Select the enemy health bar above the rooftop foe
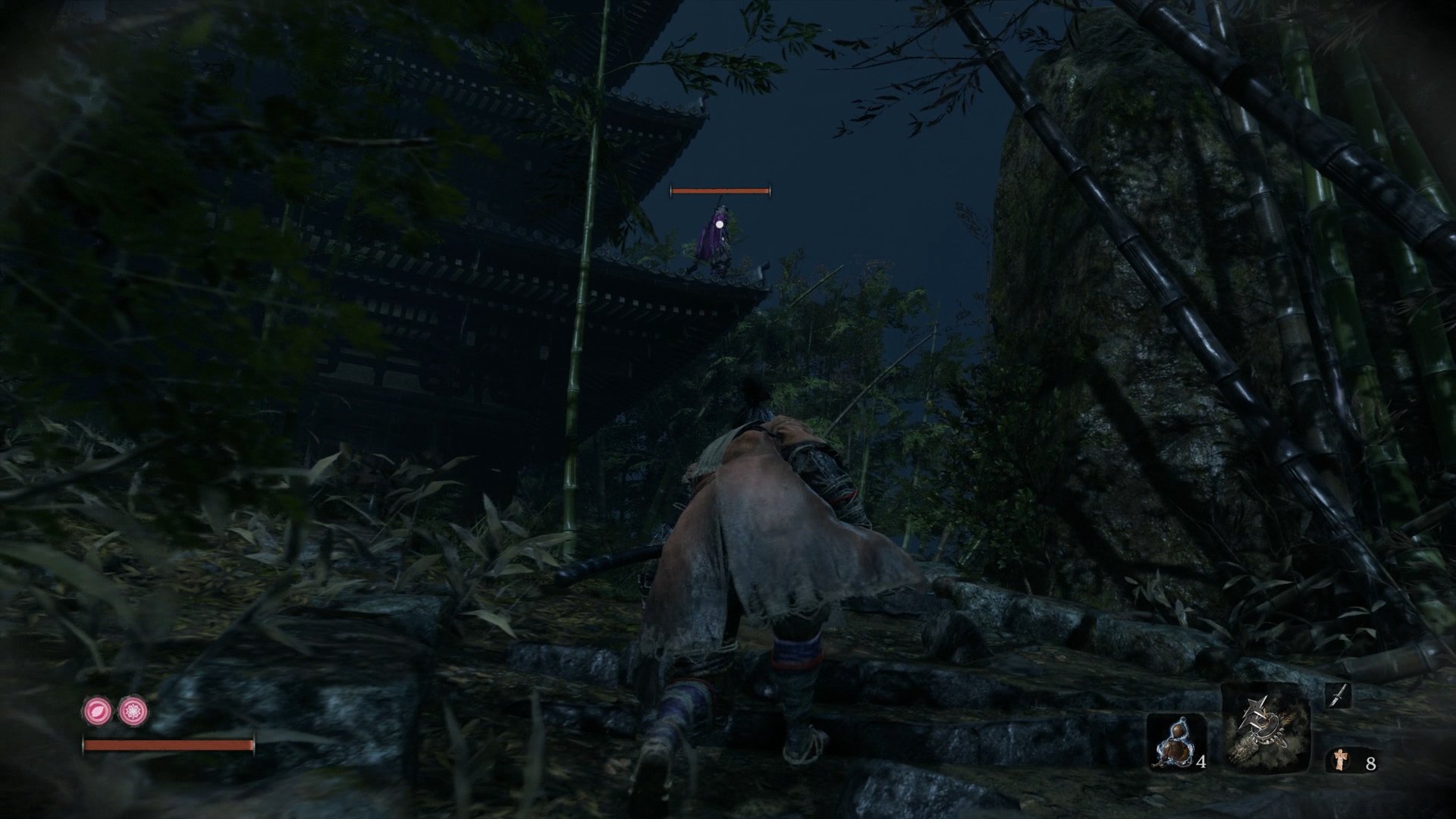Screen dimensions: 1456x819 pos(719,190)
